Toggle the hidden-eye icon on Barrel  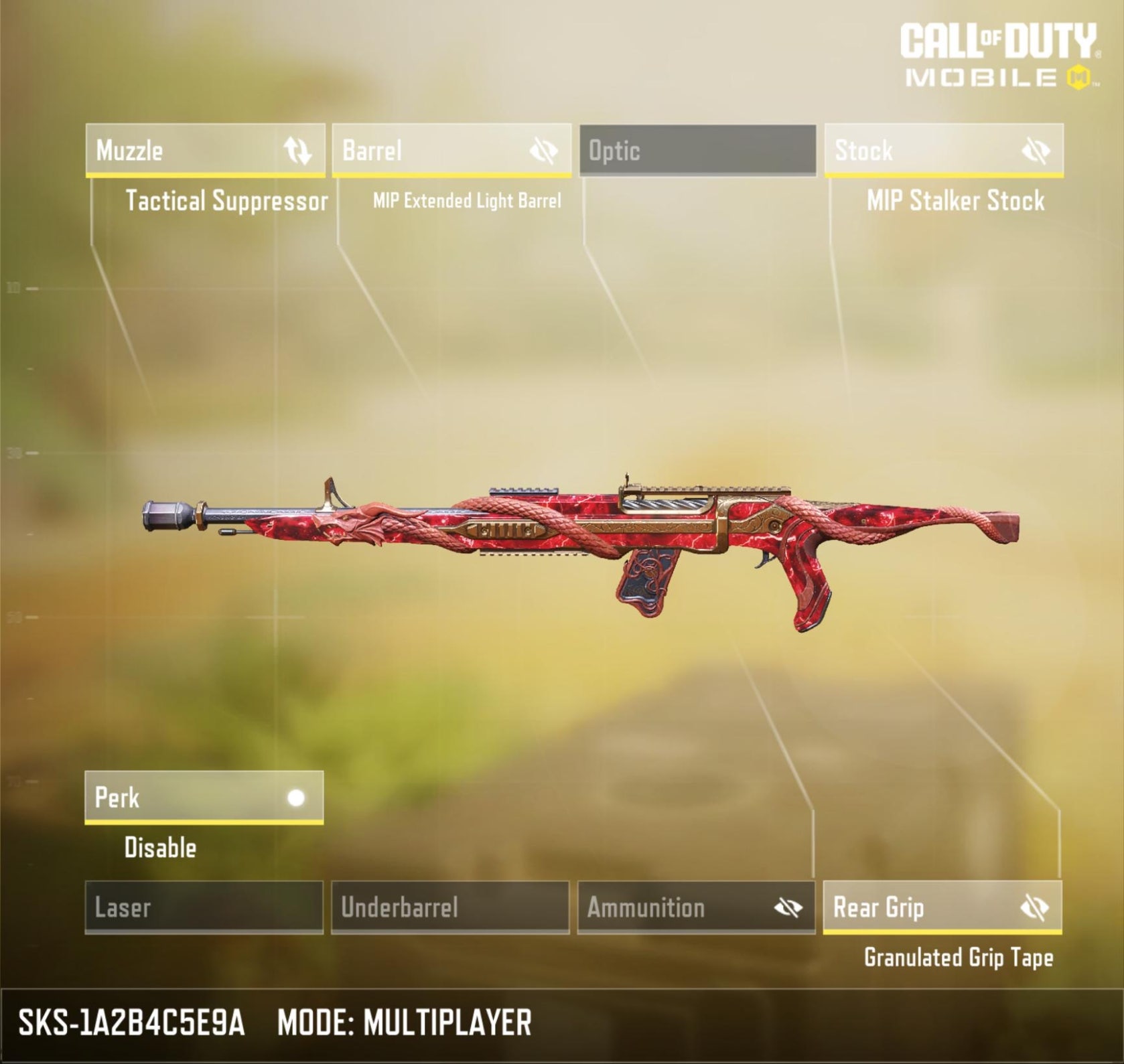[543, 151]
